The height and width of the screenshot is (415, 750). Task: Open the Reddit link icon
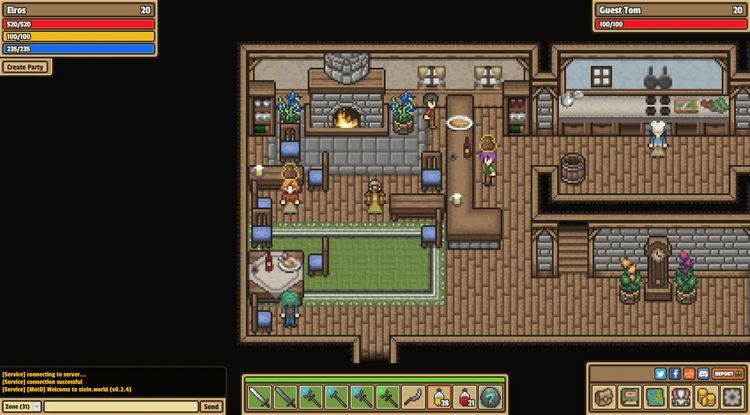pyautogui.click(x=689, y=373)
